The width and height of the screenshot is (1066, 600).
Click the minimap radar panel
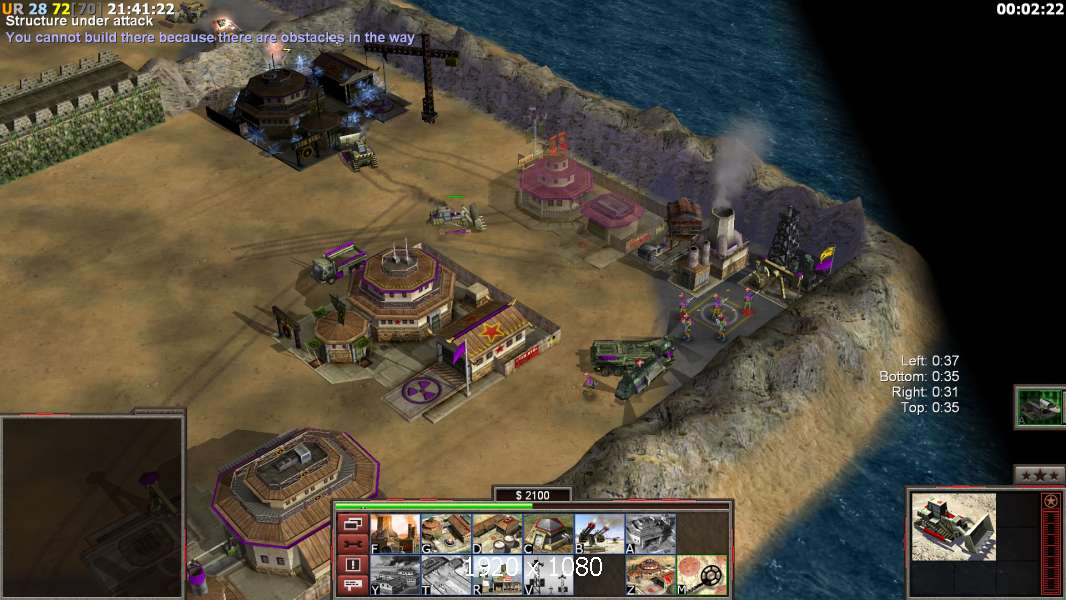pos(92,507)
